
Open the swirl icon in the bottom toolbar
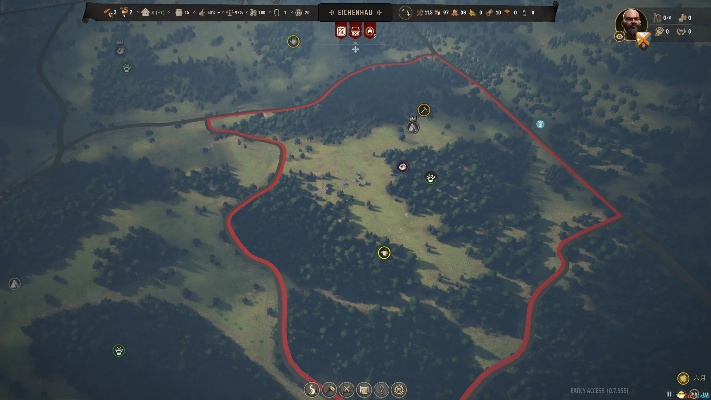[x=311, y=388]
